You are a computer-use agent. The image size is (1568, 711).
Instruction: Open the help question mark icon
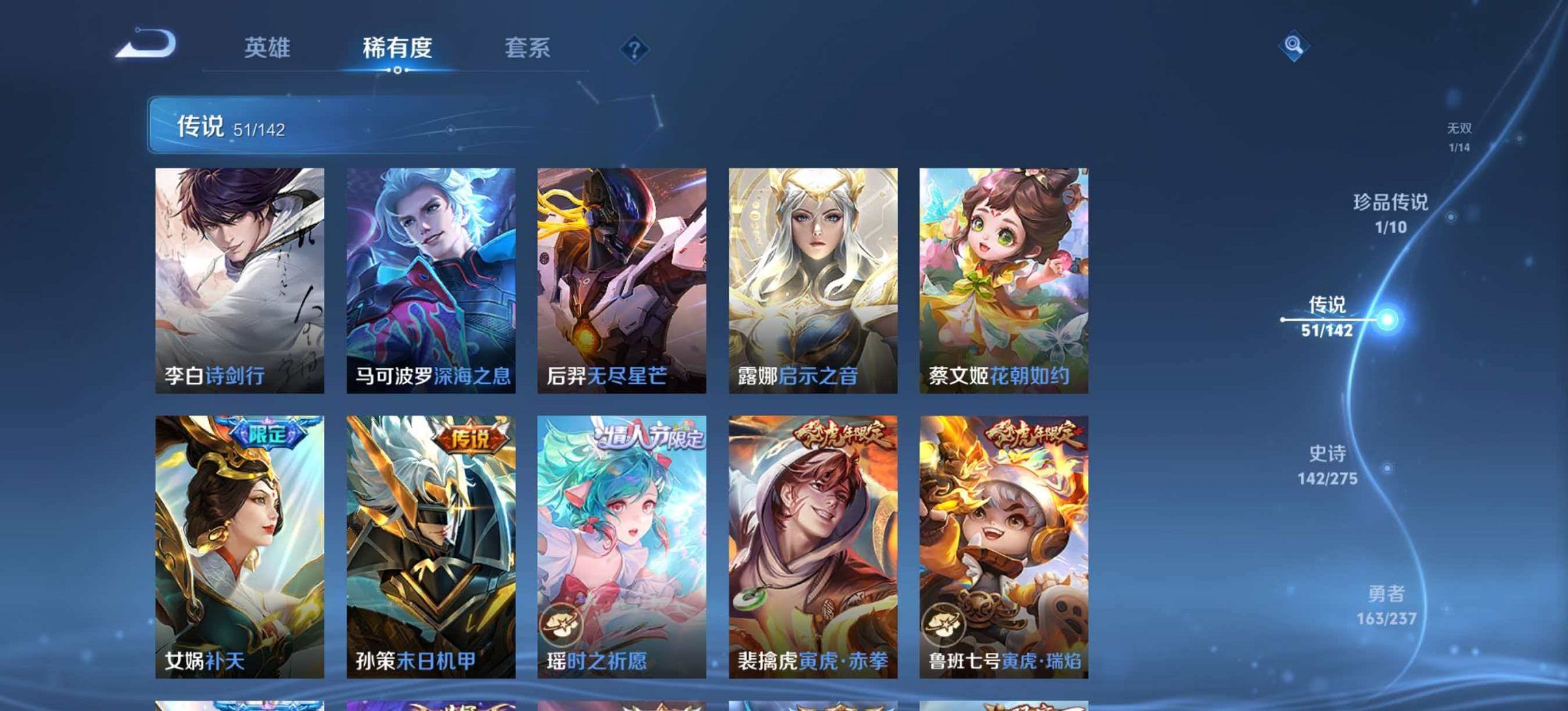633,48
